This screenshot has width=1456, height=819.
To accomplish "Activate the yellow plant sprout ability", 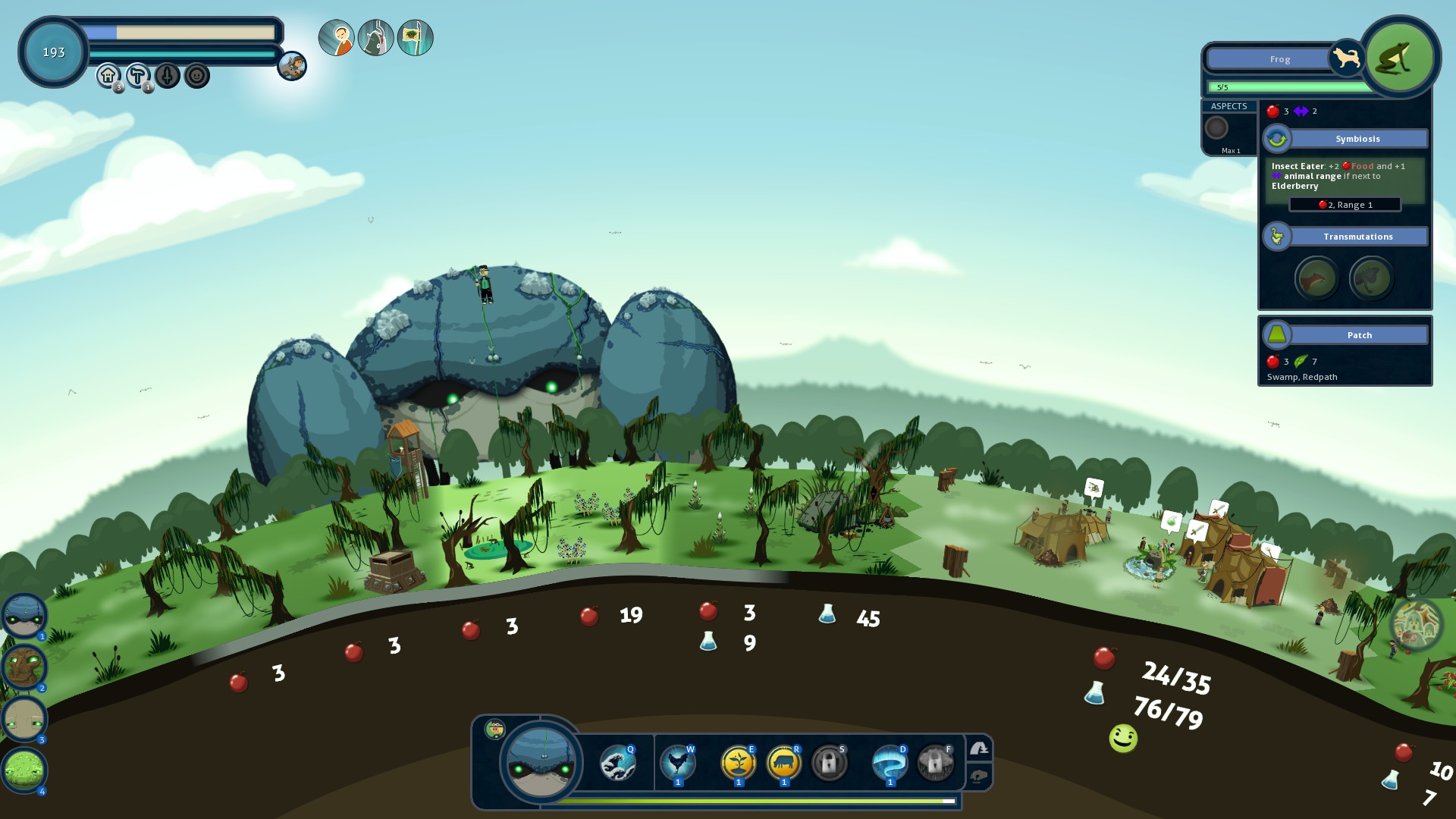I will (738, 763).
